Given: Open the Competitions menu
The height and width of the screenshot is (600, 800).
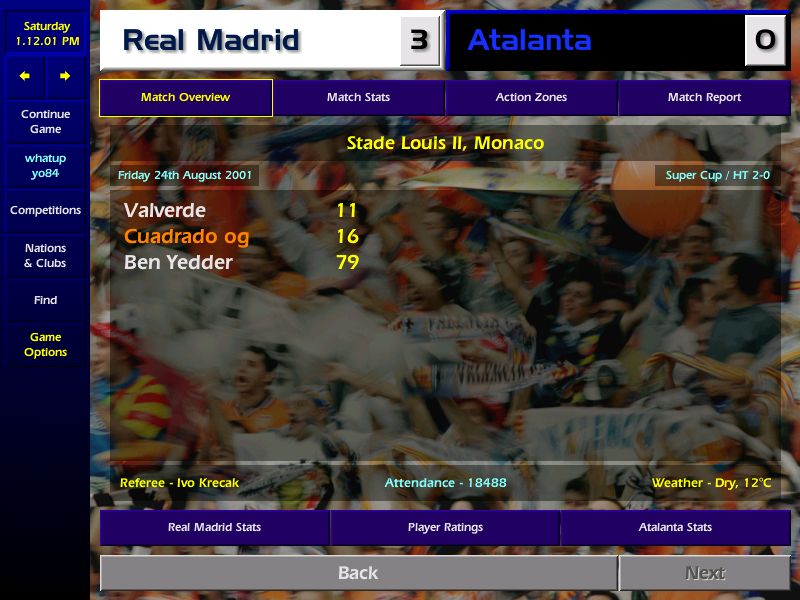Looking at the screenshot, I should pos(45,211).
